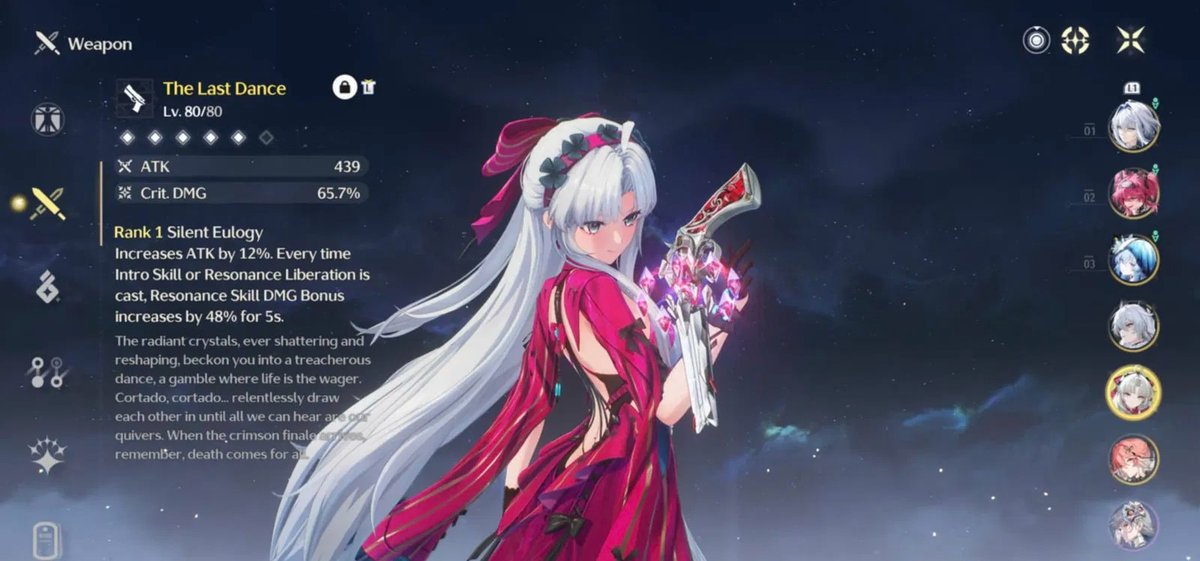Screen dimensions: 1200x561
Task: Choose the orange-pink-haired character portrait
Action: [1134, 459]
